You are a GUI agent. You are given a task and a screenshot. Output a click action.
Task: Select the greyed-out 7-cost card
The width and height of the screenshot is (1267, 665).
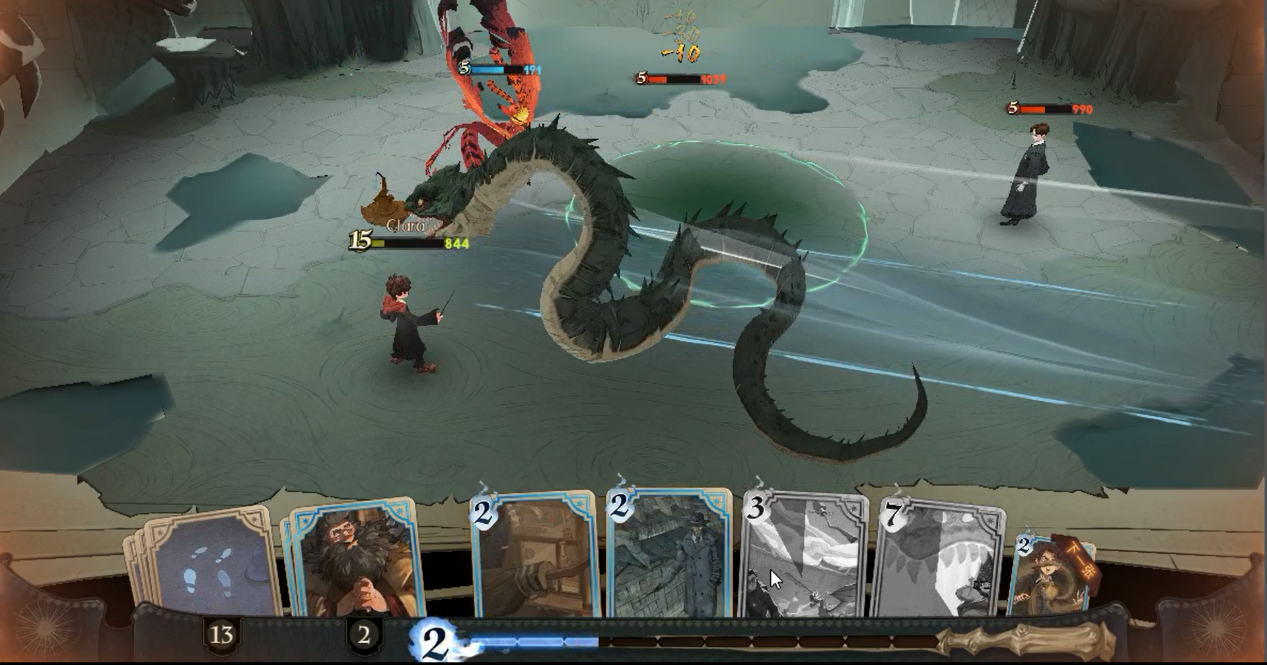pyautogui.click(x=941, y=558)
